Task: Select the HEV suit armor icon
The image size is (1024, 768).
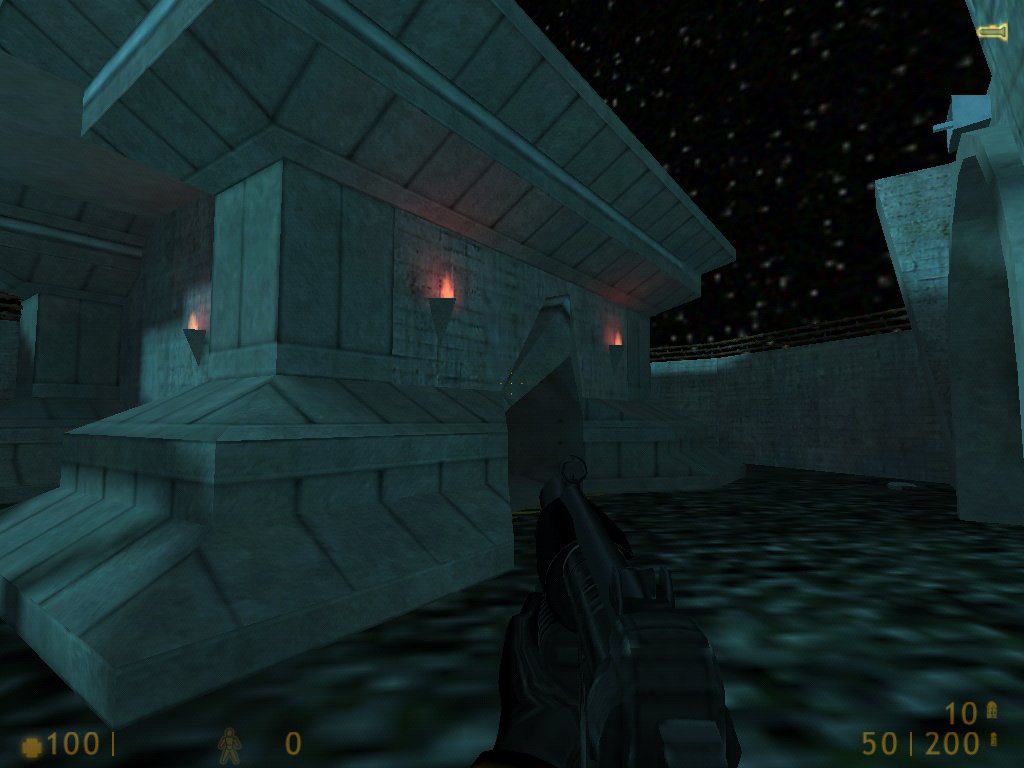Action: point(230,743)
